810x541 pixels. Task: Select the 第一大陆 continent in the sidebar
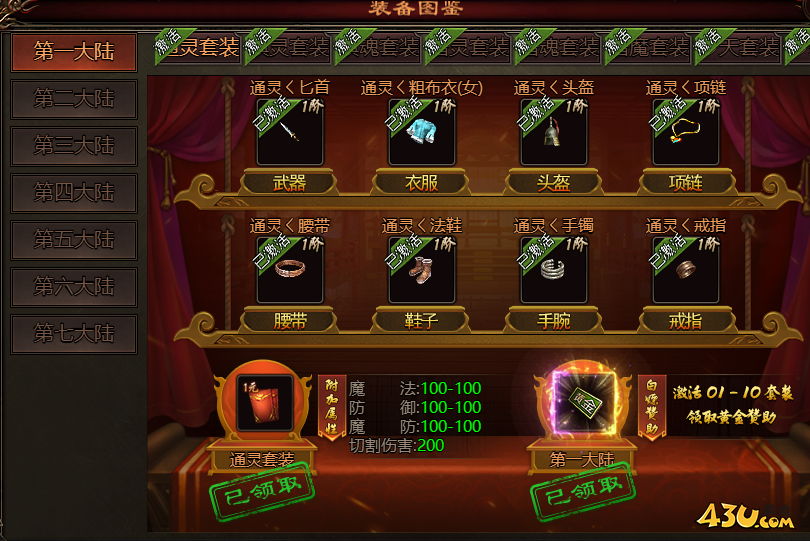[x=74, y=52]
